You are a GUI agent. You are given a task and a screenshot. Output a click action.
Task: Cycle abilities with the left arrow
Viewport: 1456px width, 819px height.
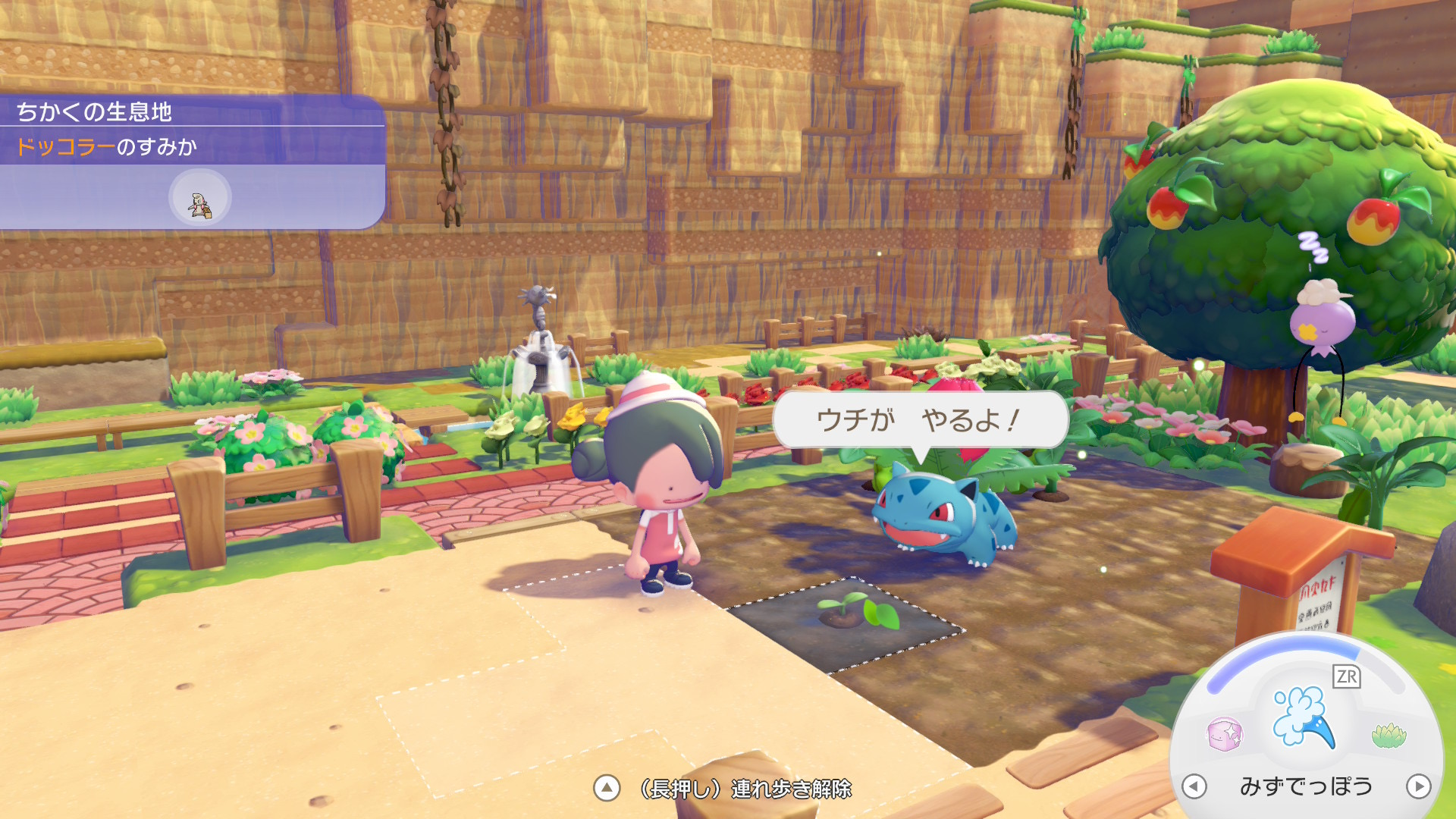point(1194,786)
